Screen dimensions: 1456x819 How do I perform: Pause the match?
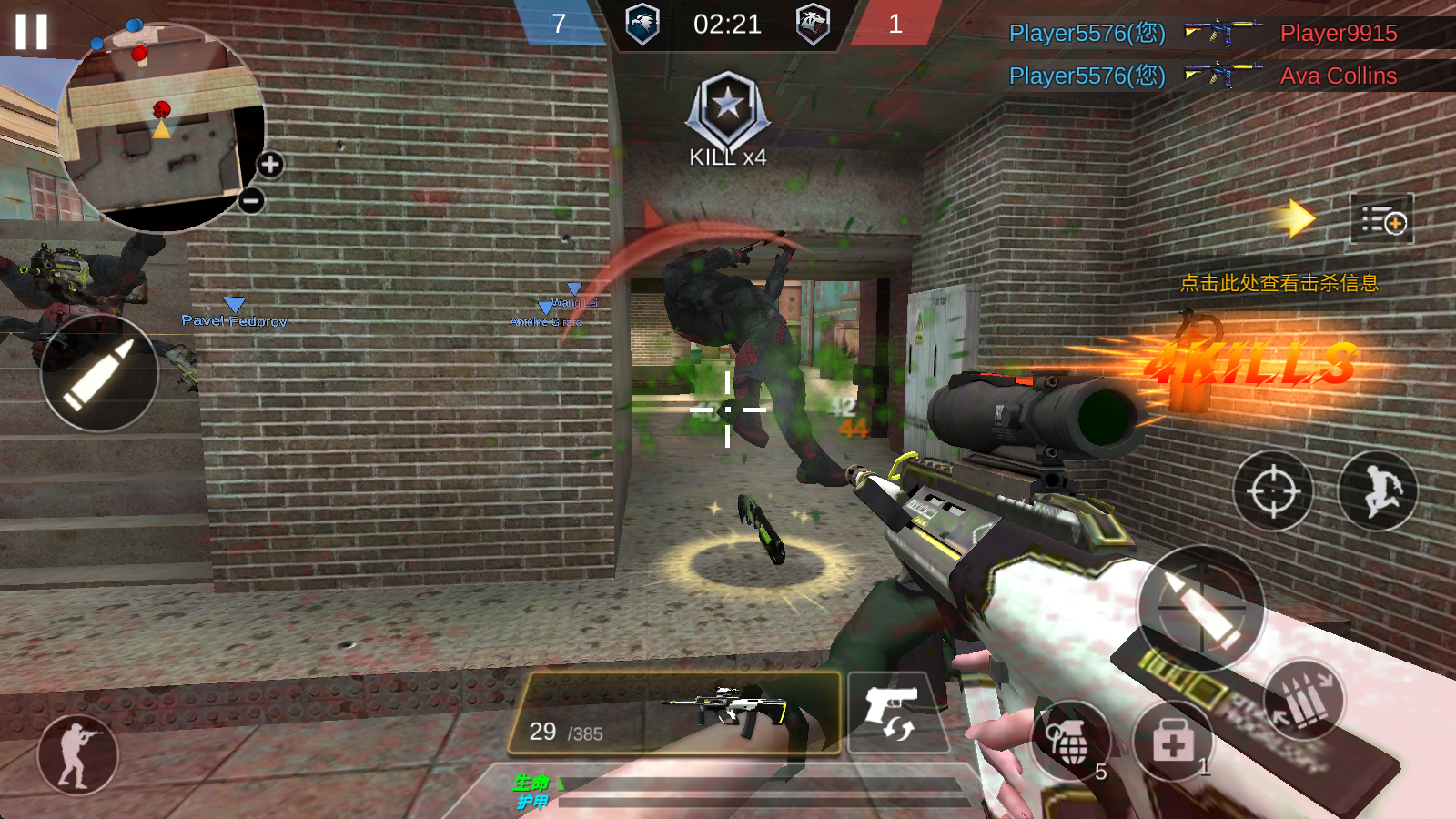(31, 31)
